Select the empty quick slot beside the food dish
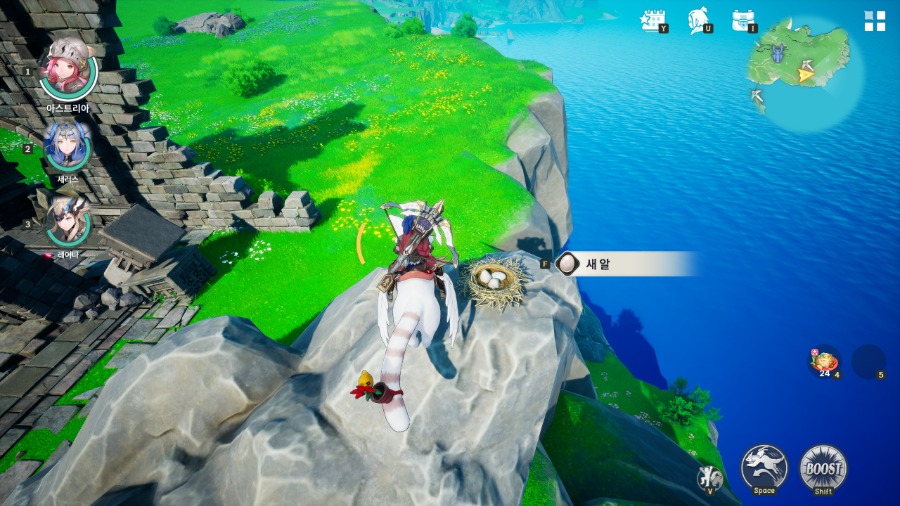 tap(869, 361)
